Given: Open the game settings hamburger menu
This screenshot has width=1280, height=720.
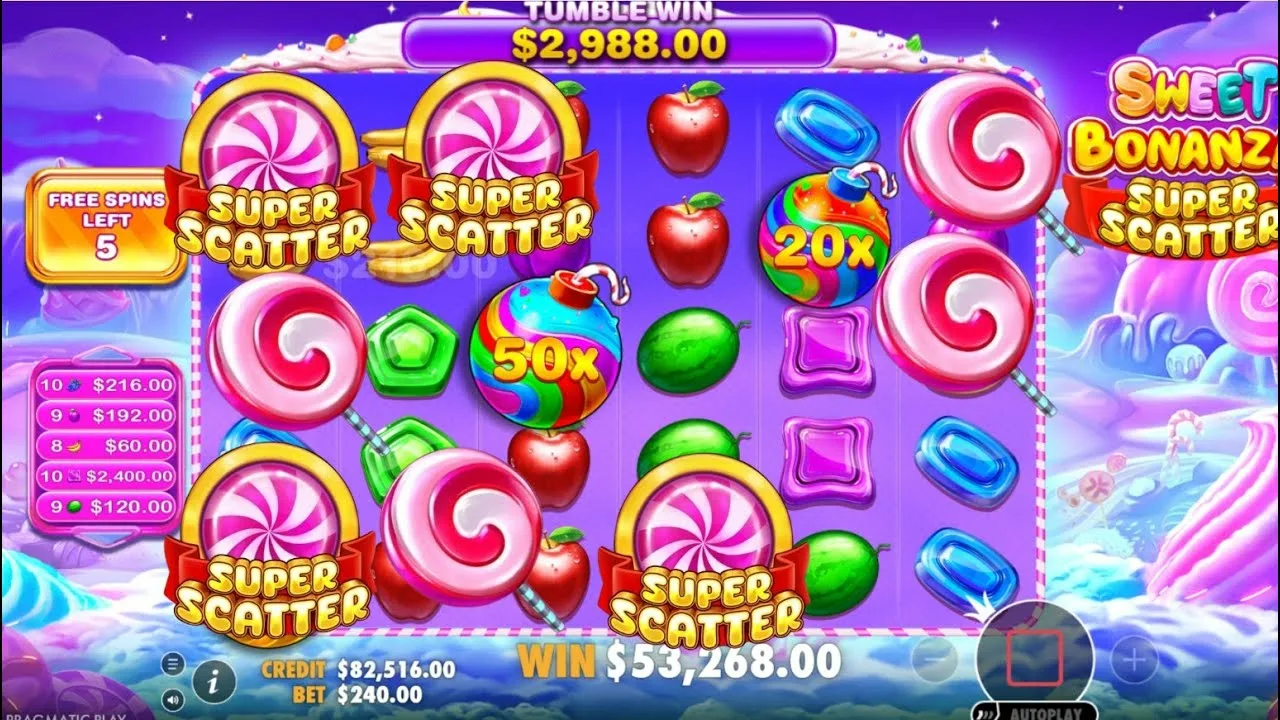Looking at the screenshot, I should click(172, 663).
